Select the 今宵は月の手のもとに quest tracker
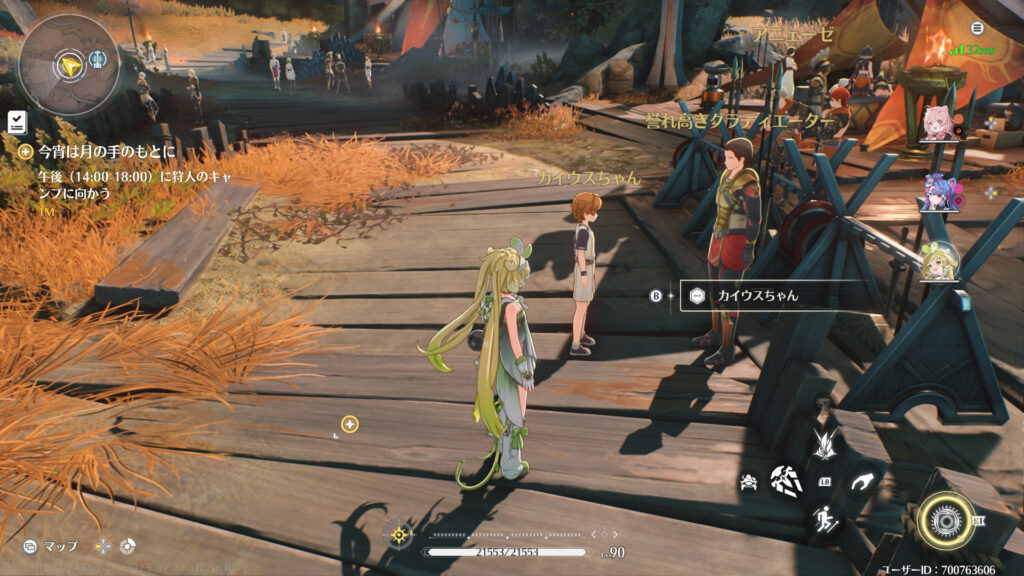 pos(105,152)
